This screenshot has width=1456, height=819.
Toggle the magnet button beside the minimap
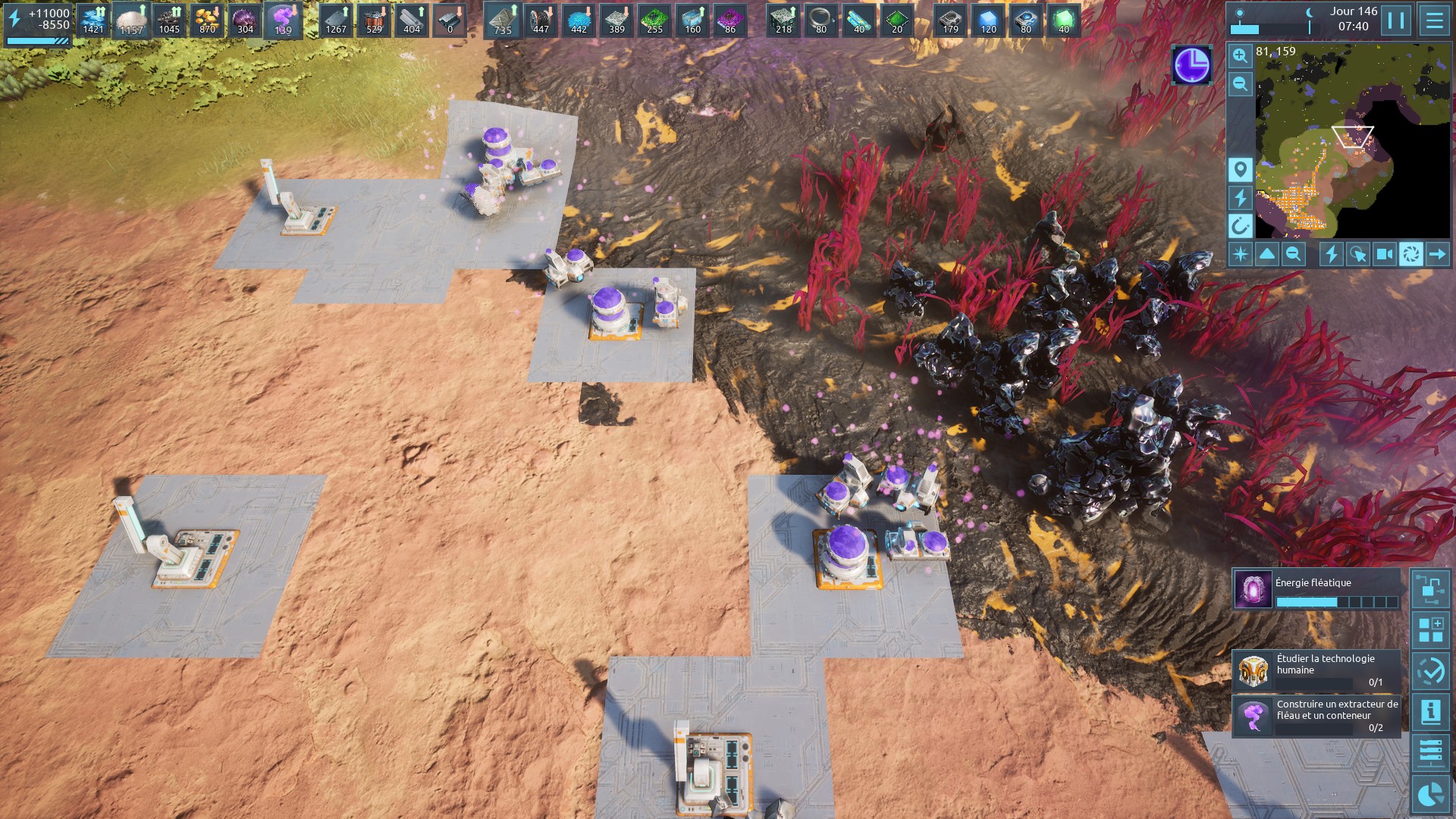tap(1240, 225)
